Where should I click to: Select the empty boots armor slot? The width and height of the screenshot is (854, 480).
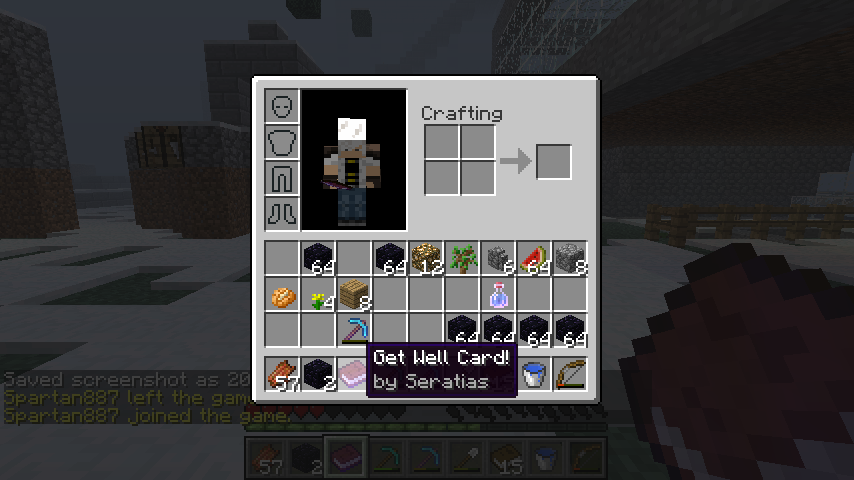[x=281, y=213]
